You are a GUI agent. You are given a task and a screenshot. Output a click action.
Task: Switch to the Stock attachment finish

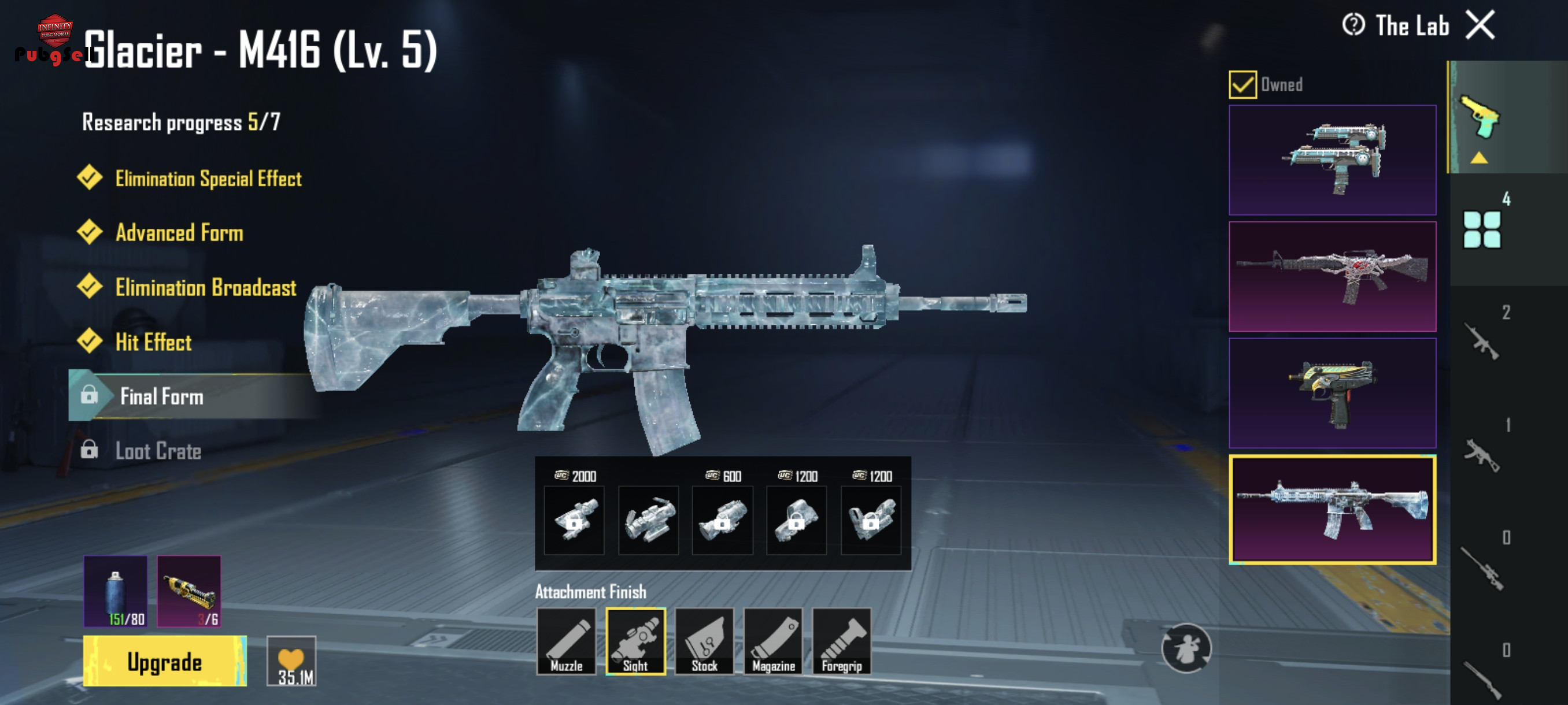point(704,641)
